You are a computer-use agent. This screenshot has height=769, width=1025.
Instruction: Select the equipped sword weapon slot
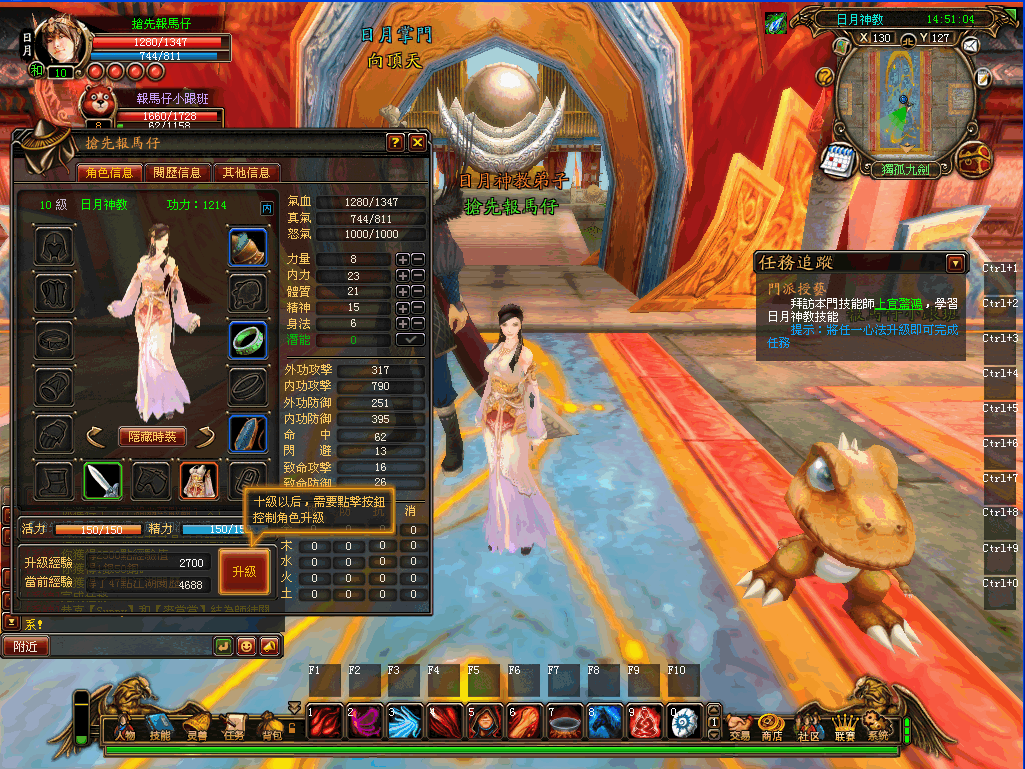tap(102, 481)
